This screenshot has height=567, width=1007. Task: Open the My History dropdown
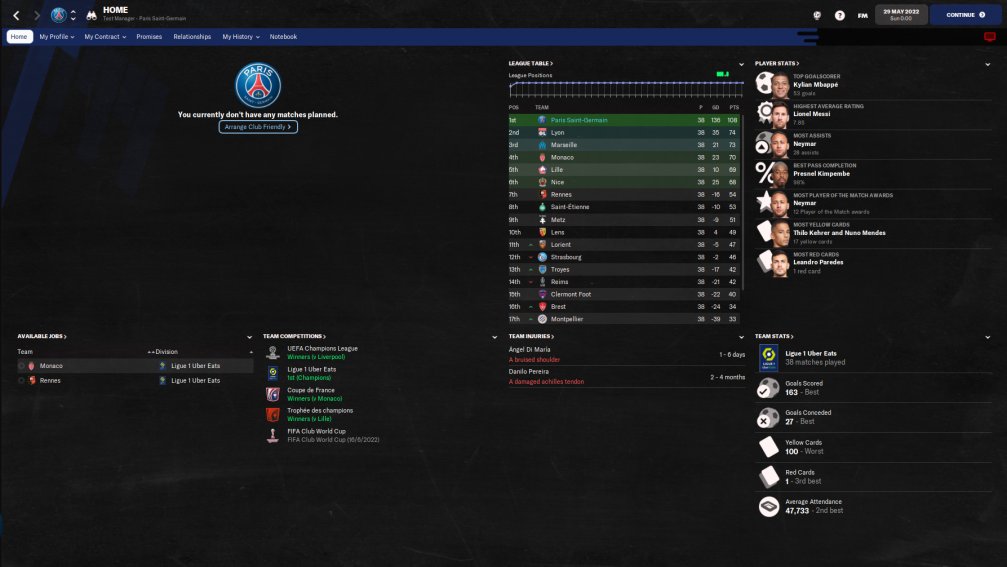pos(240,37)
